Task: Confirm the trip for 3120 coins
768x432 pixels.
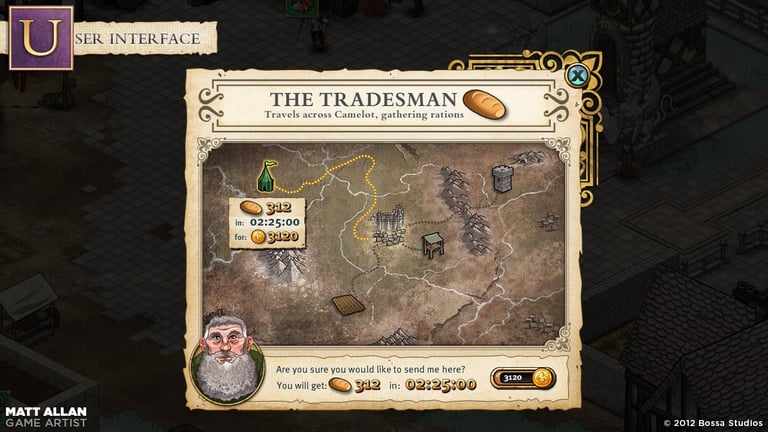Action: tap(521, 378)
